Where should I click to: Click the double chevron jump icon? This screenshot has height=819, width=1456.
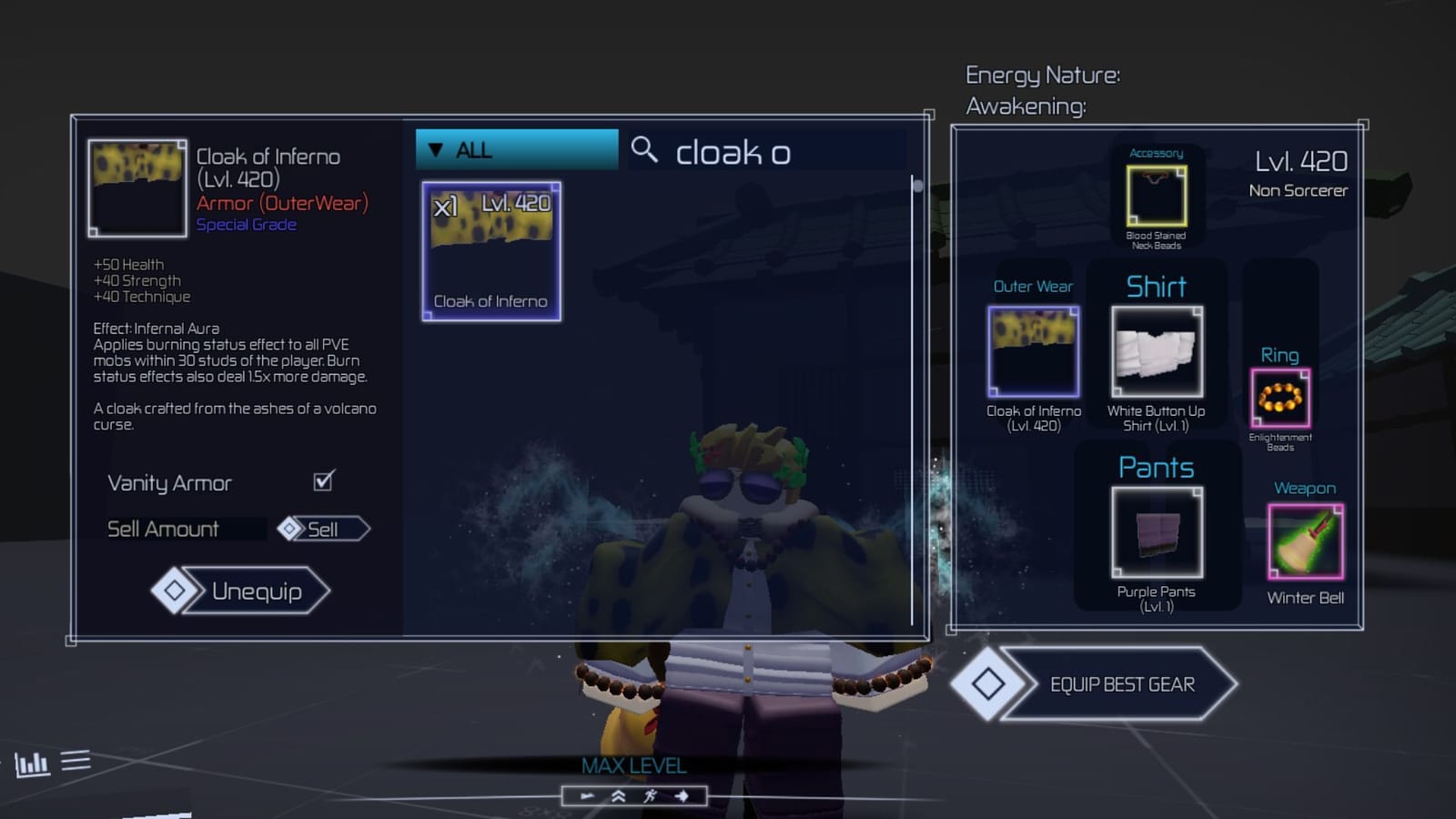(617, 794)
